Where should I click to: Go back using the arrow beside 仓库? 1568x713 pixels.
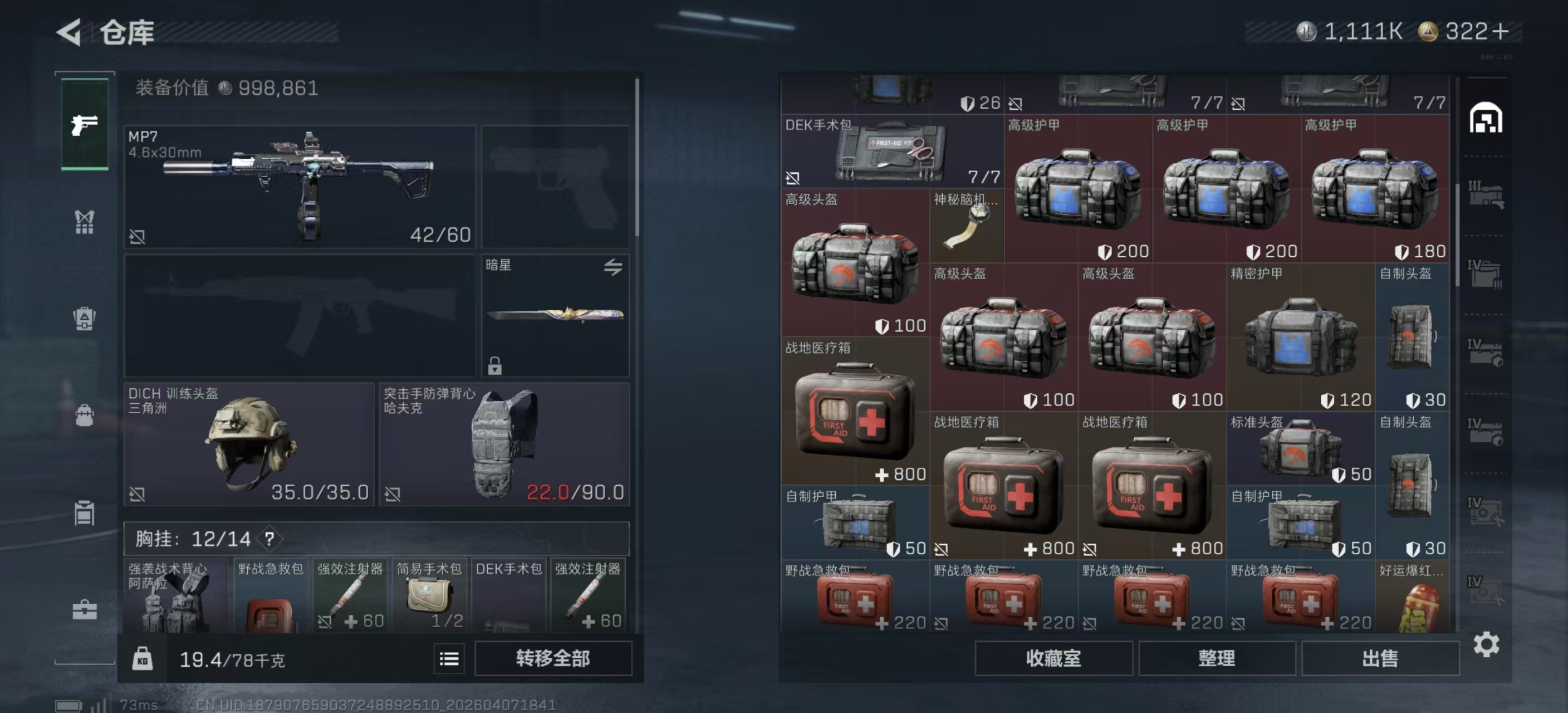69,32
